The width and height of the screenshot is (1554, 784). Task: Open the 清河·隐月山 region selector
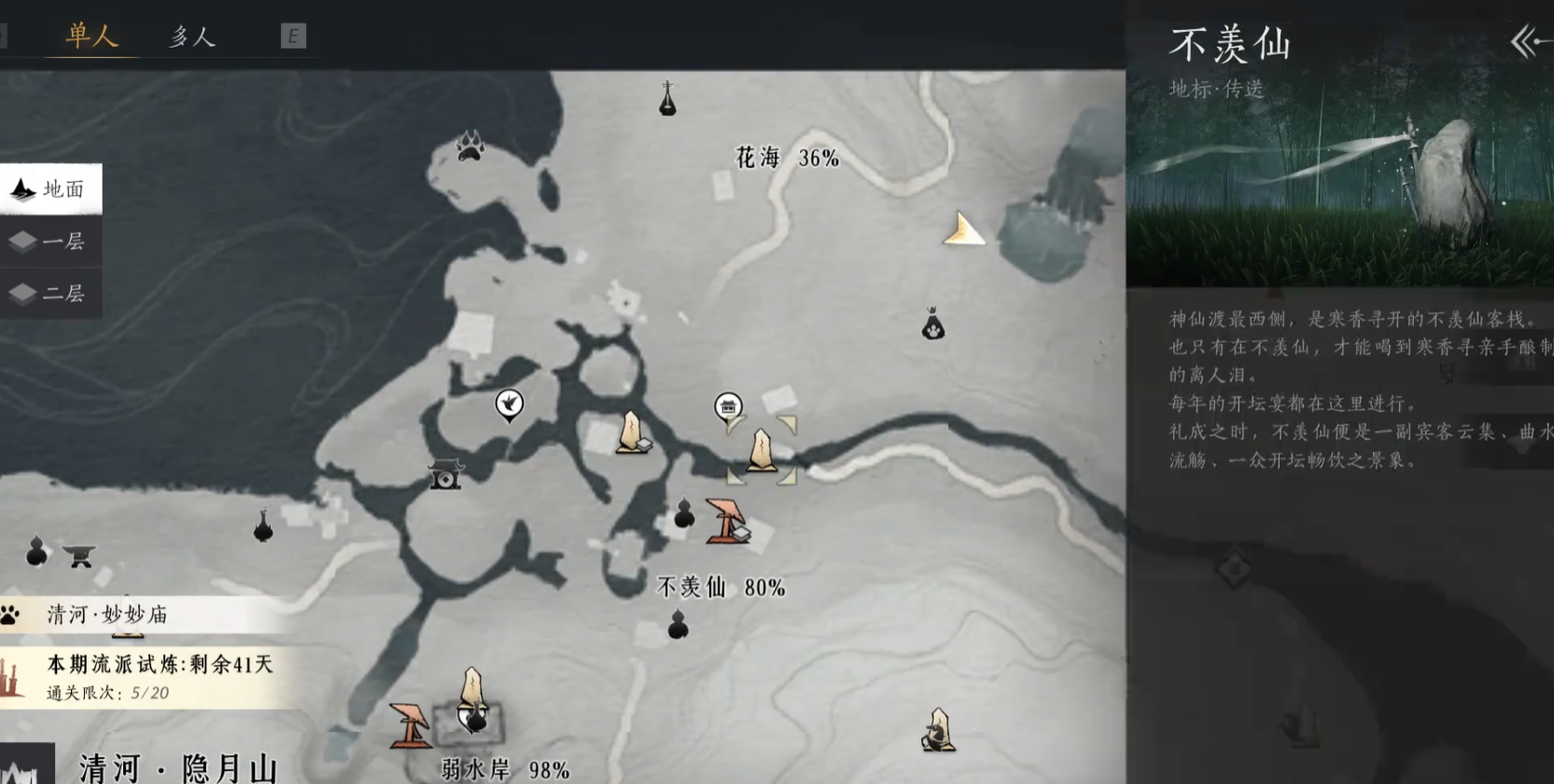[x=177, y=767]
